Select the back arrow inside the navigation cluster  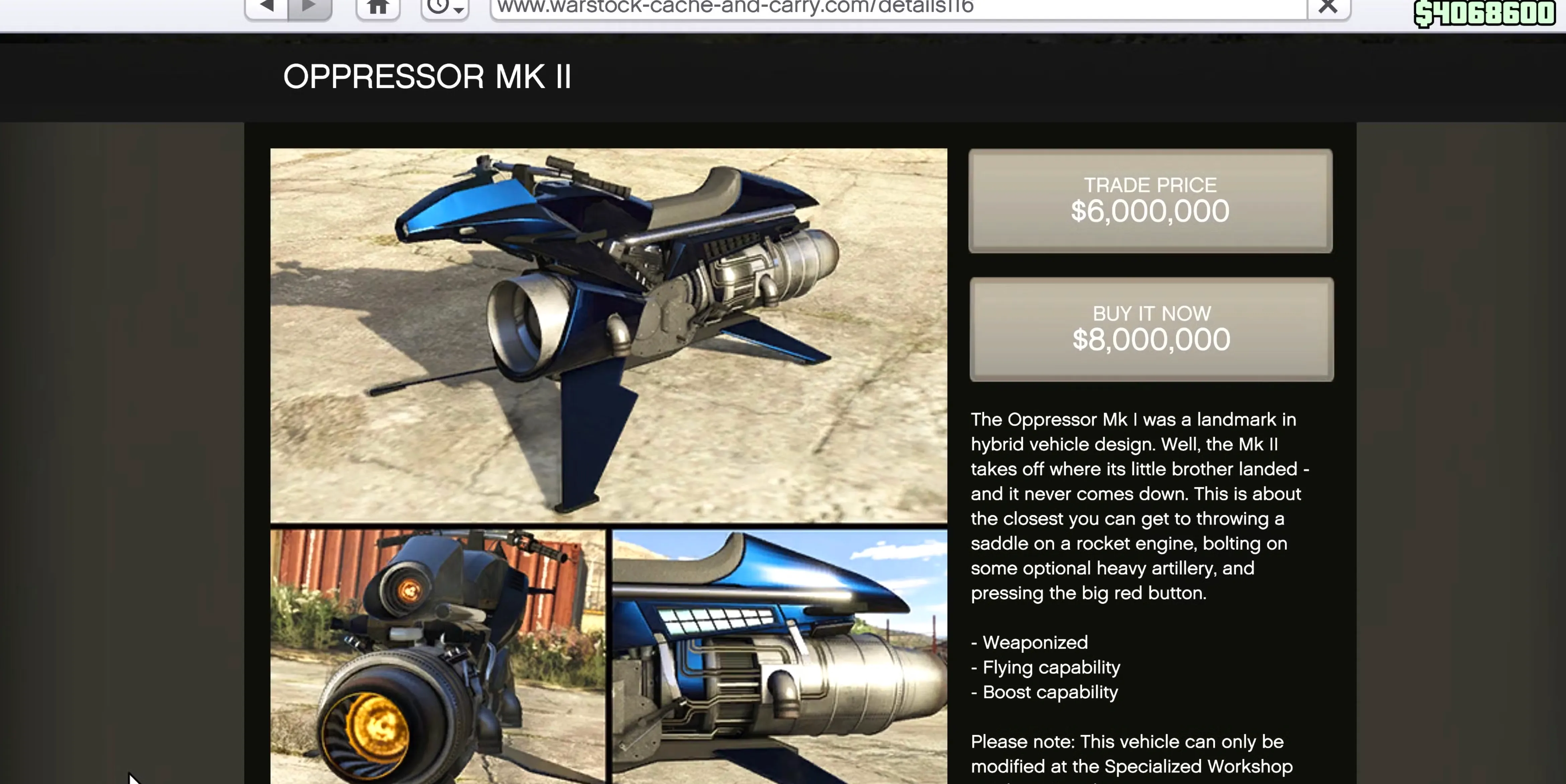267,6
